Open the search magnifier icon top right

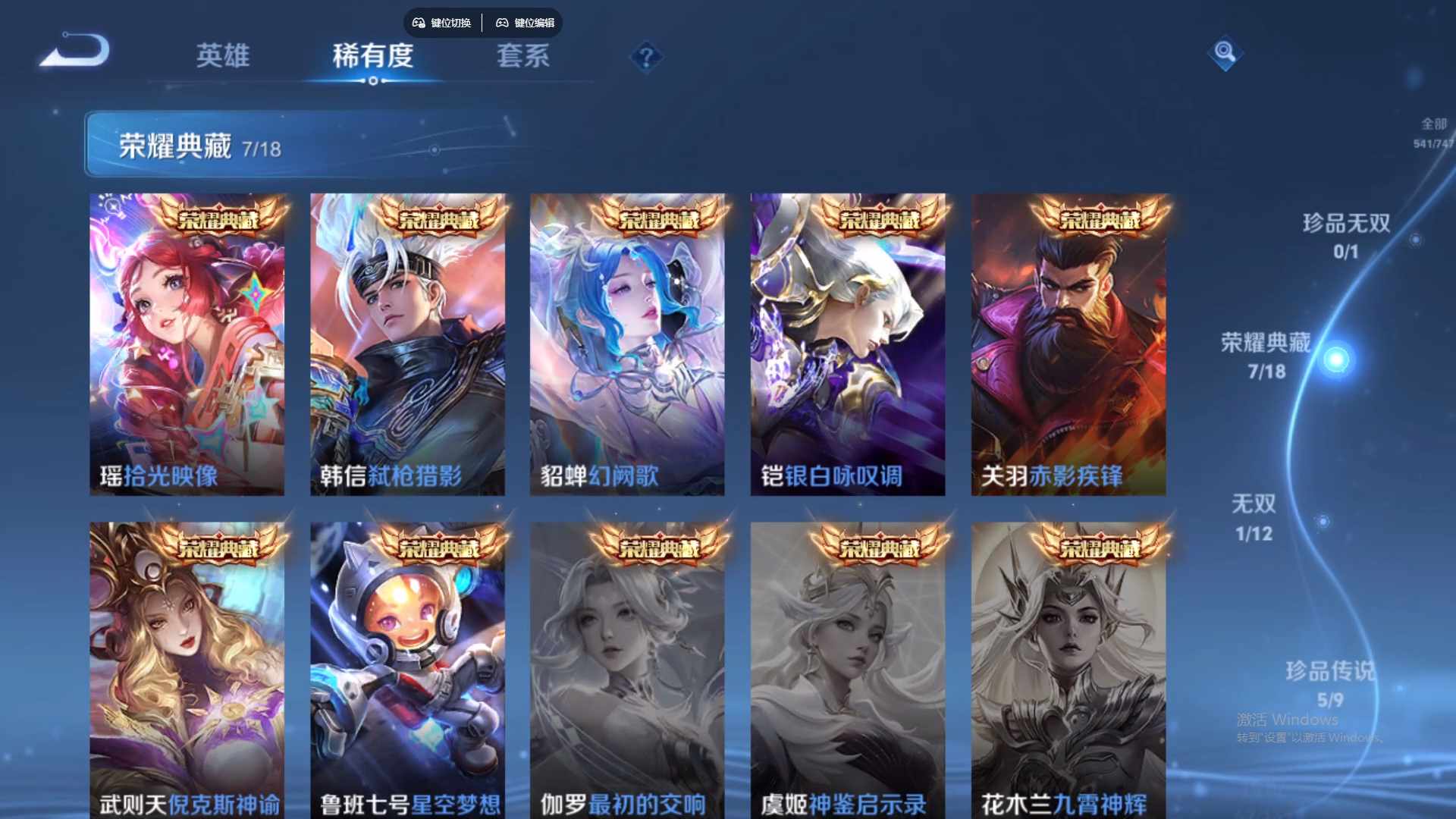point(1226,55)
